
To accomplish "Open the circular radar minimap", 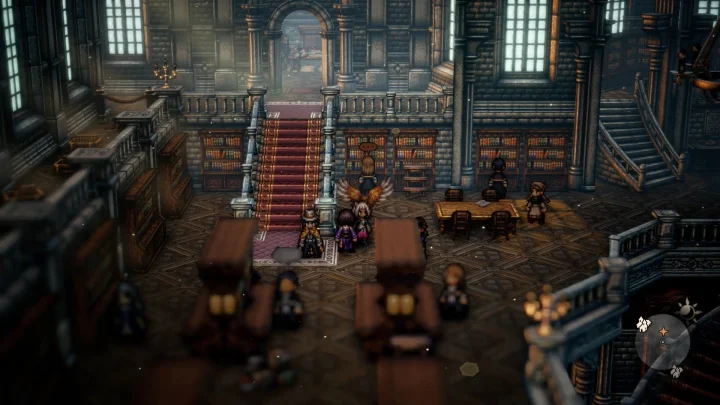I will tap(662, 341).
